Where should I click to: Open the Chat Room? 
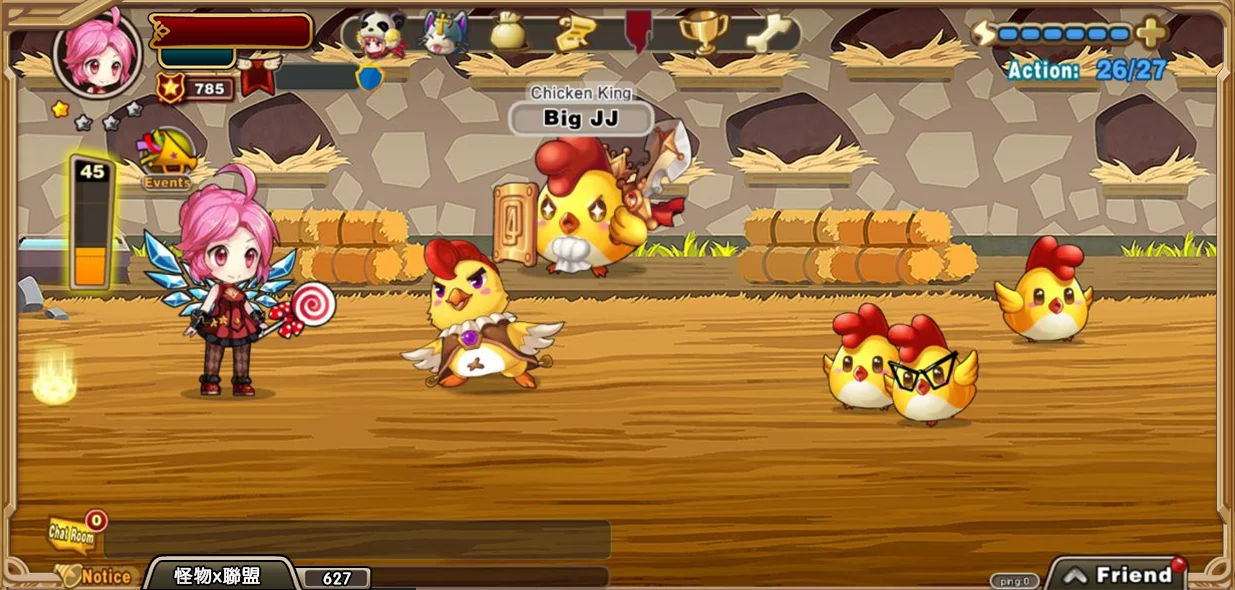(x=74, y=534)
